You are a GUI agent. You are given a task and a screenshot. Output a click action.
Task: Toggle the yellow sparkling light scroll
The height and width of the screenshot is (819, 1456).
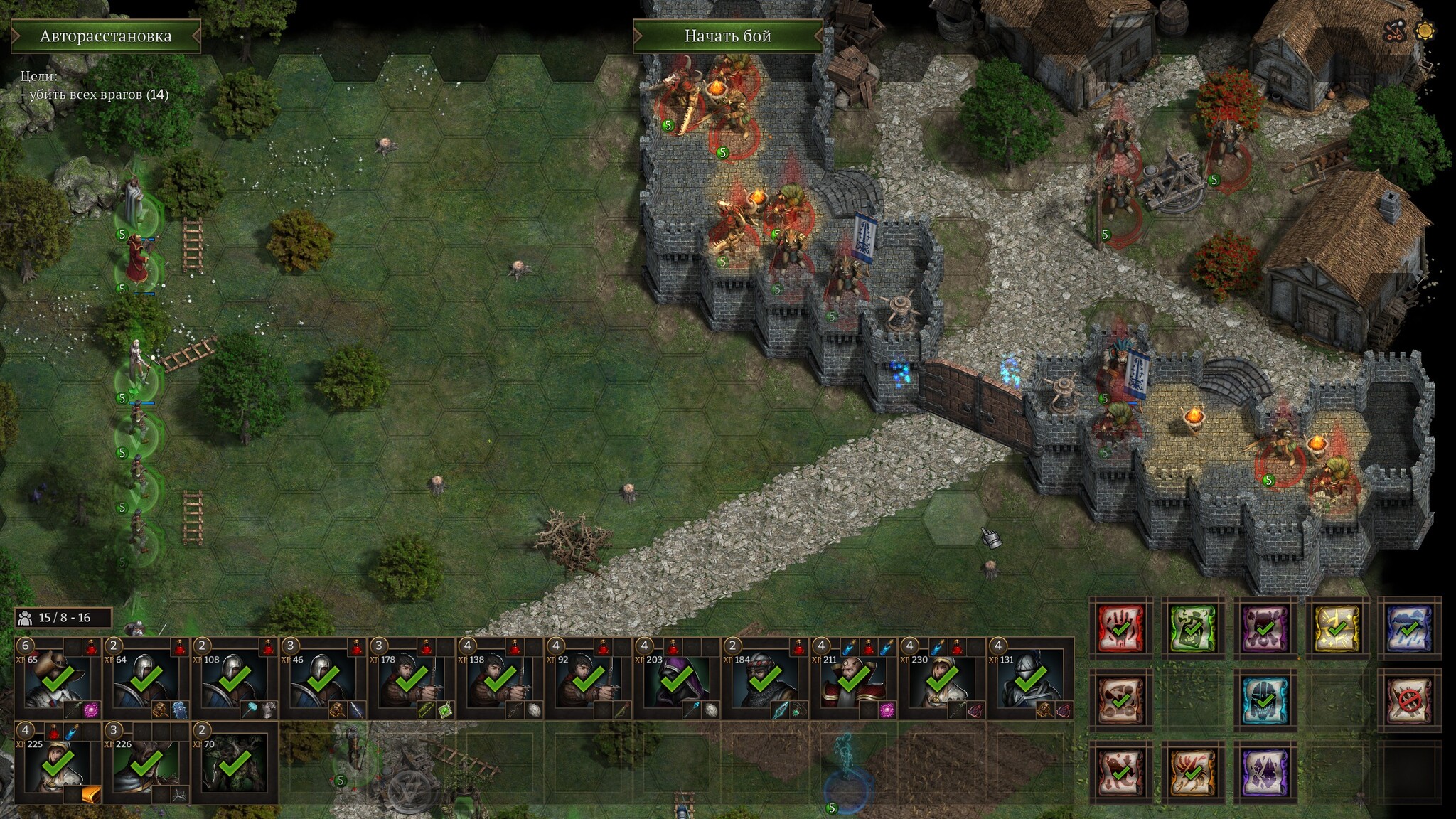pyautogui.click(x=1337, y=628)
